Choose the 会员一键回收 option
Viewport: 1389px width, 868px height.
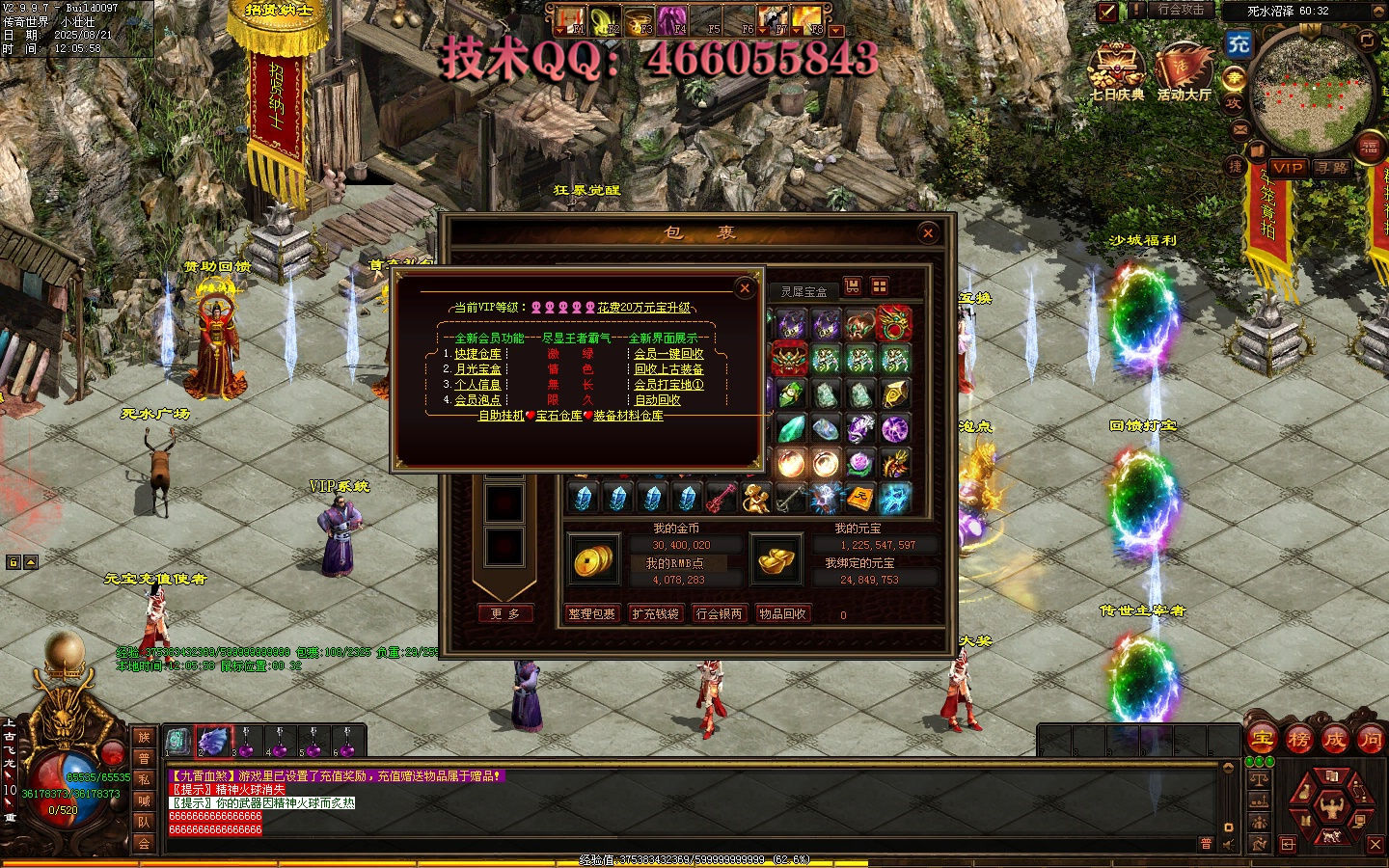tap(668, 354)
